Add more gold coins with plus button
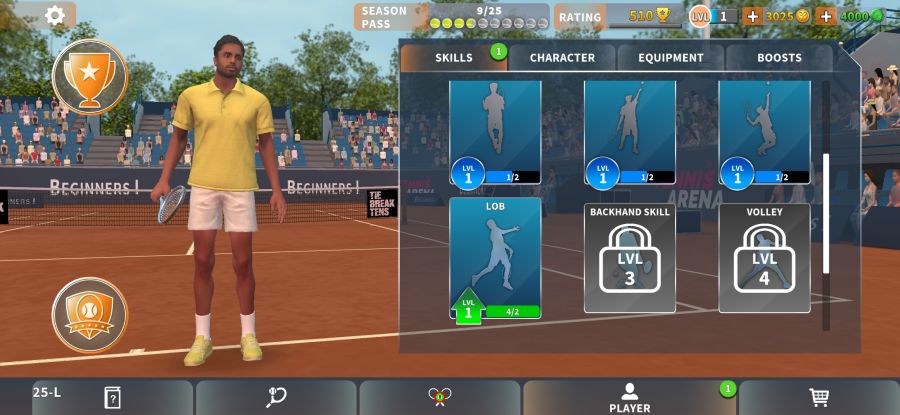 point(752,16)
